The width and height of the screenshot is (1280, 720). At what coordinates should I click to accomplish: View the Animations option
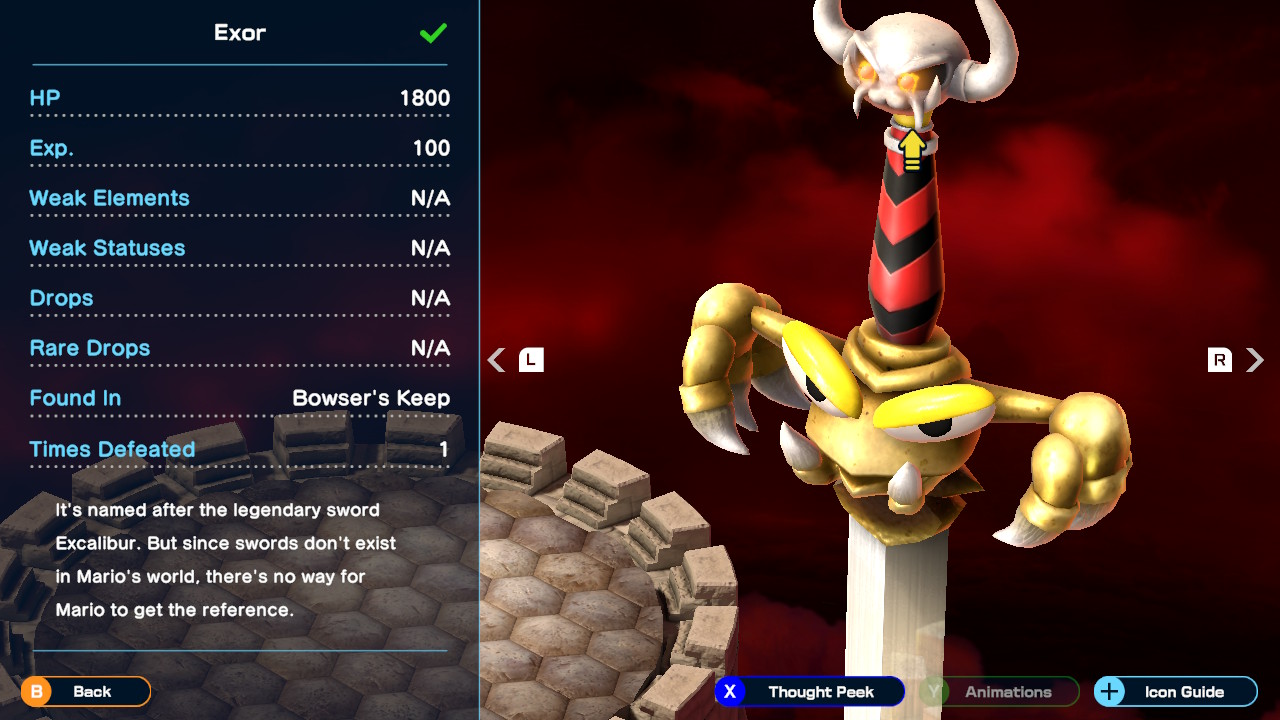(x=999, y=691)
